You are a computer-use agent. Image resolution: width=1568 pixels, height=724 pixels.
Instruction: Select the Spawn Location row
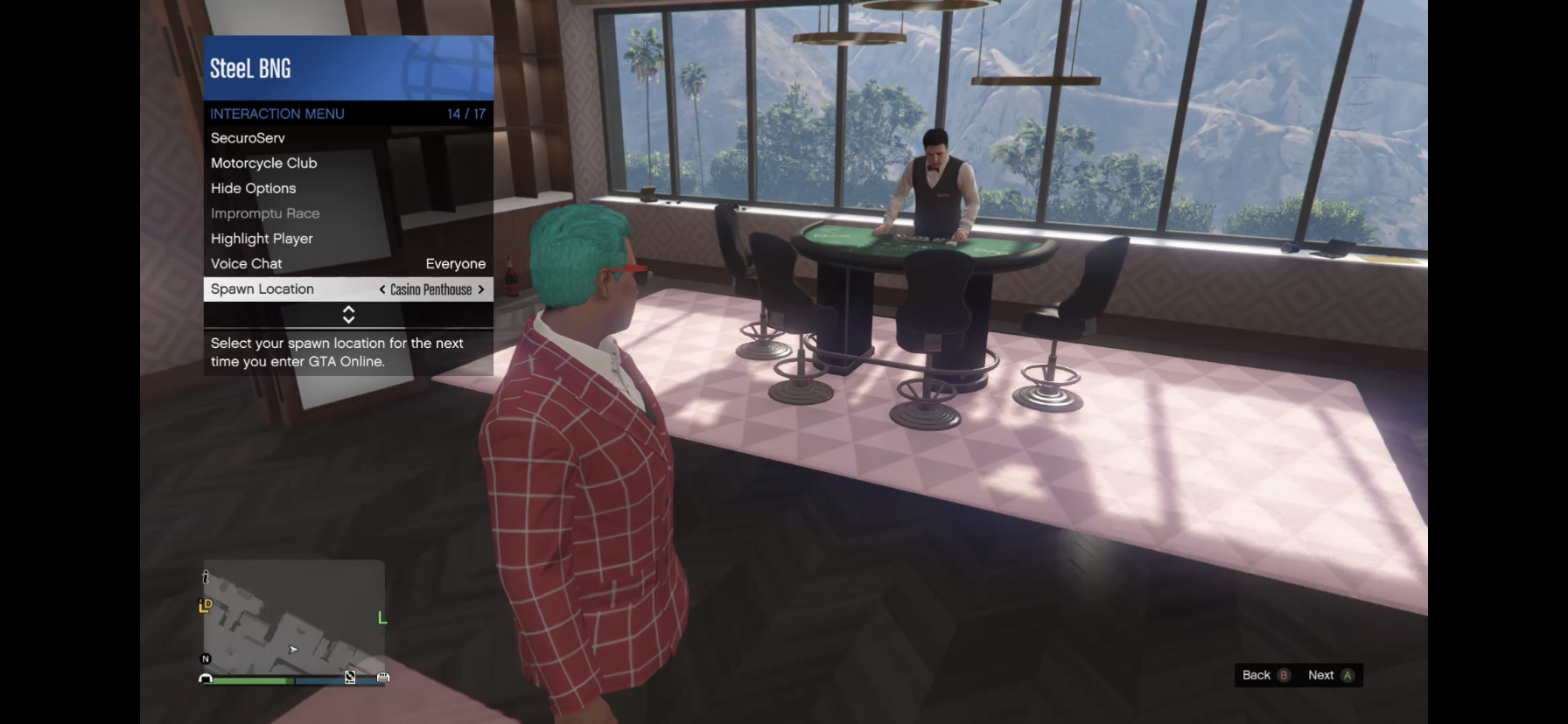pos(262,289)
